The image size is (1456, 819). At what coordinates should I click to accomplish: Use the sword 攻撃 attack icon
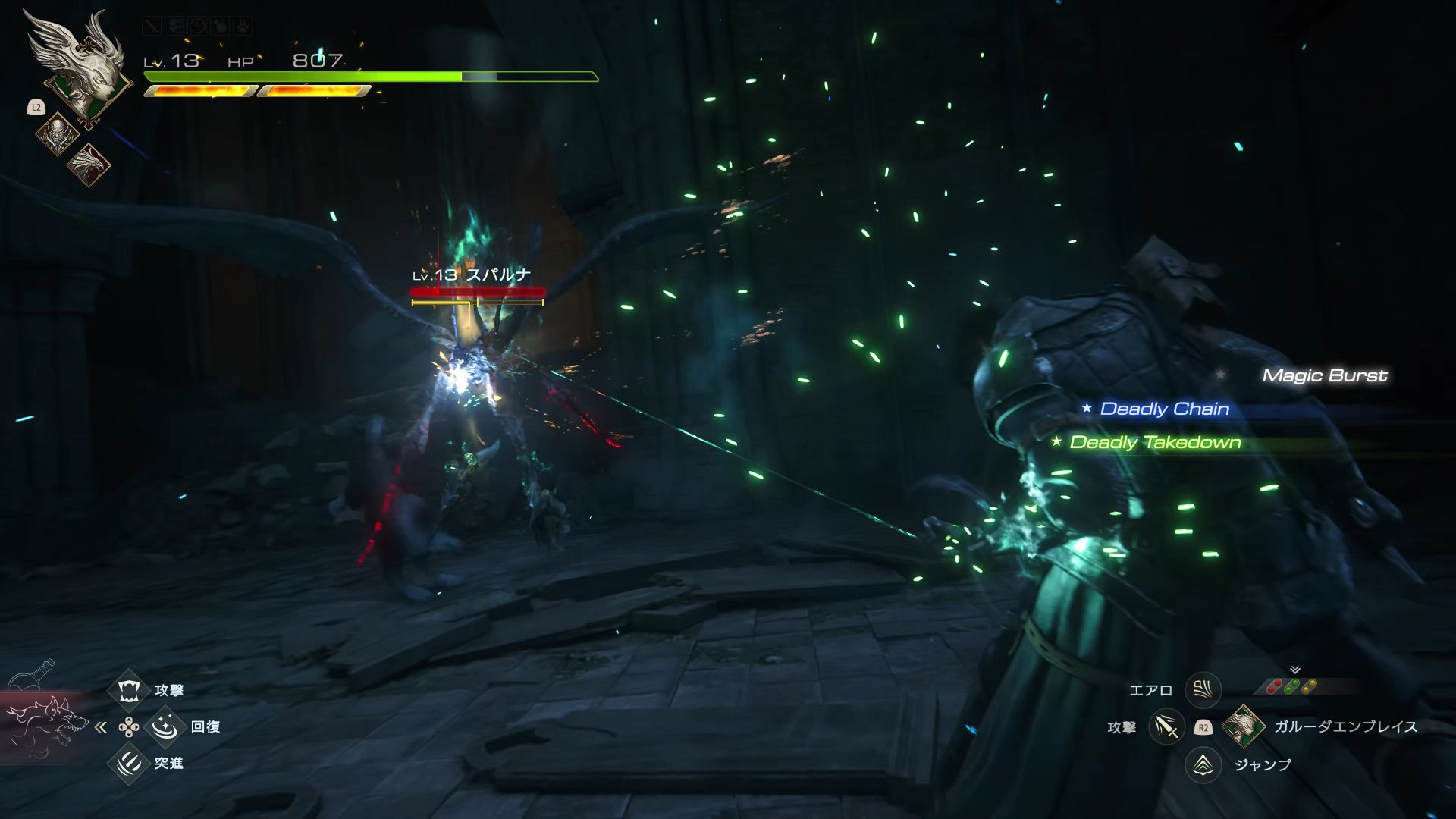pyautogui.click(x=1166, y=727)
